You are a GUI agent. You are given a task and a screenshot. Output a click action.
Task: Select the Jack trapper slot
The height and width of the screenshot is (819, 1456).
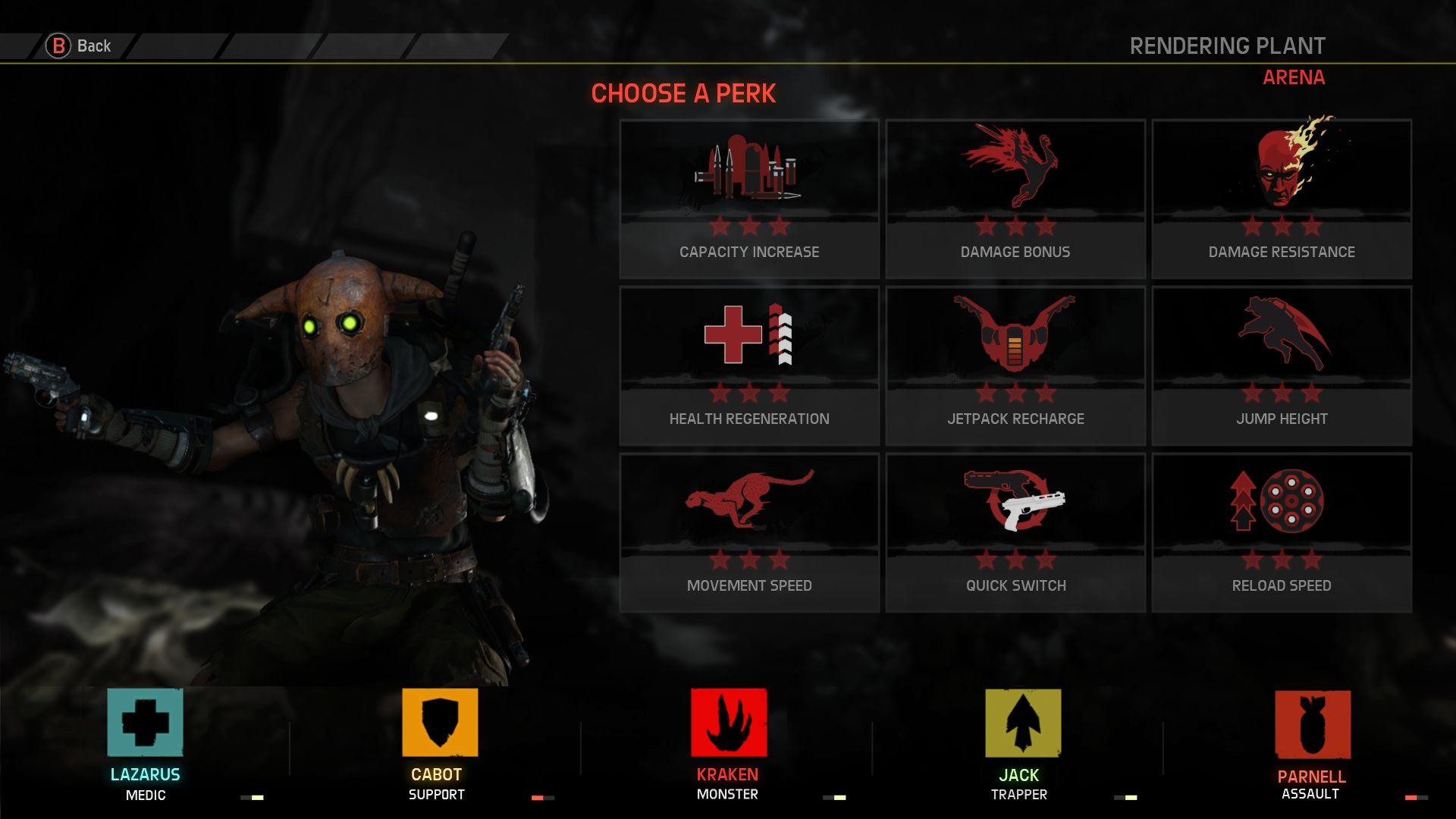(x=1018, y=728)
